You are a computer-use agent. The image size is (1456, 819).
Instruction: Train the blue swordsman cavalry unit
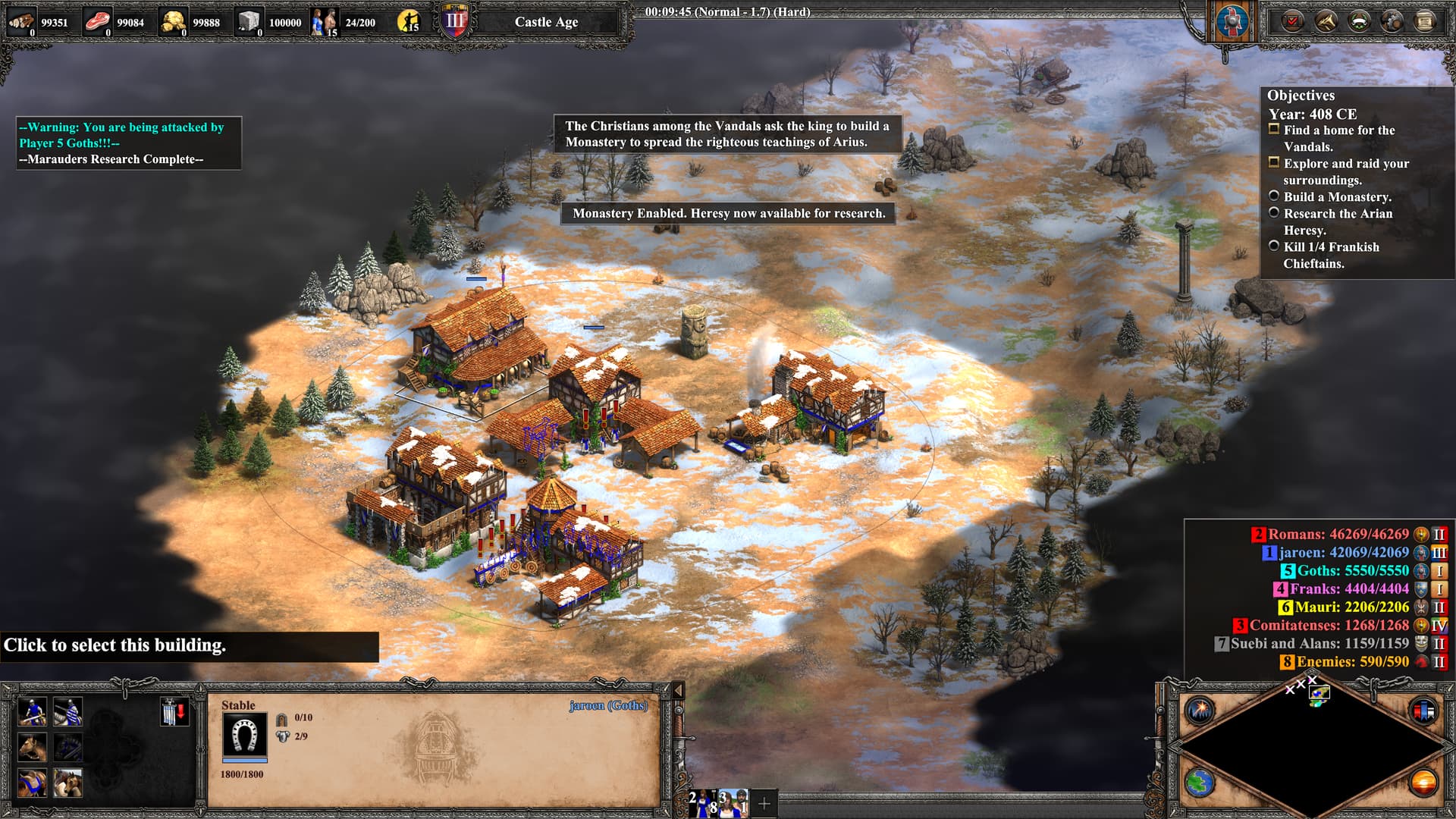[32, 713]
